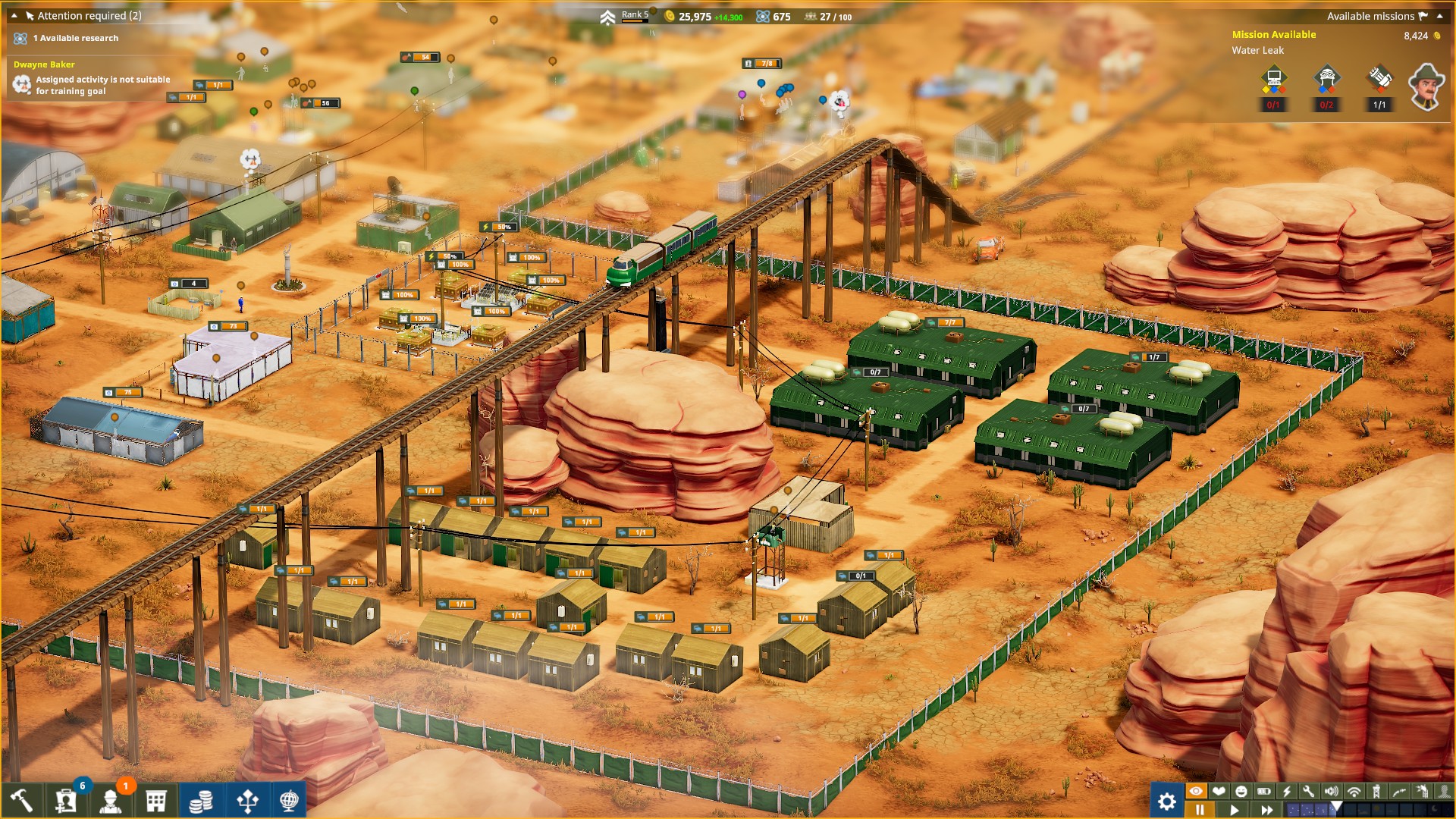Open the buildings overview panel

155,802
